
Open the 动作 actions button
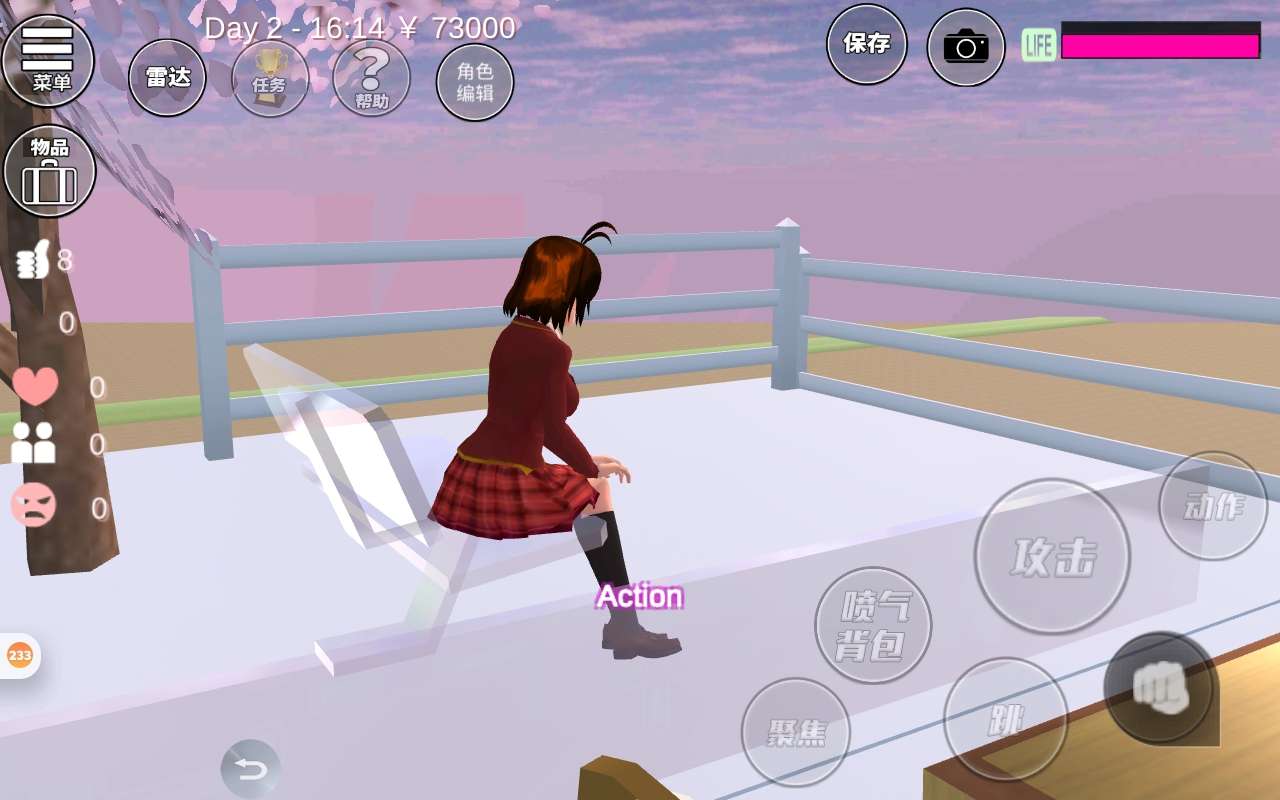[x=1213, y=506]
